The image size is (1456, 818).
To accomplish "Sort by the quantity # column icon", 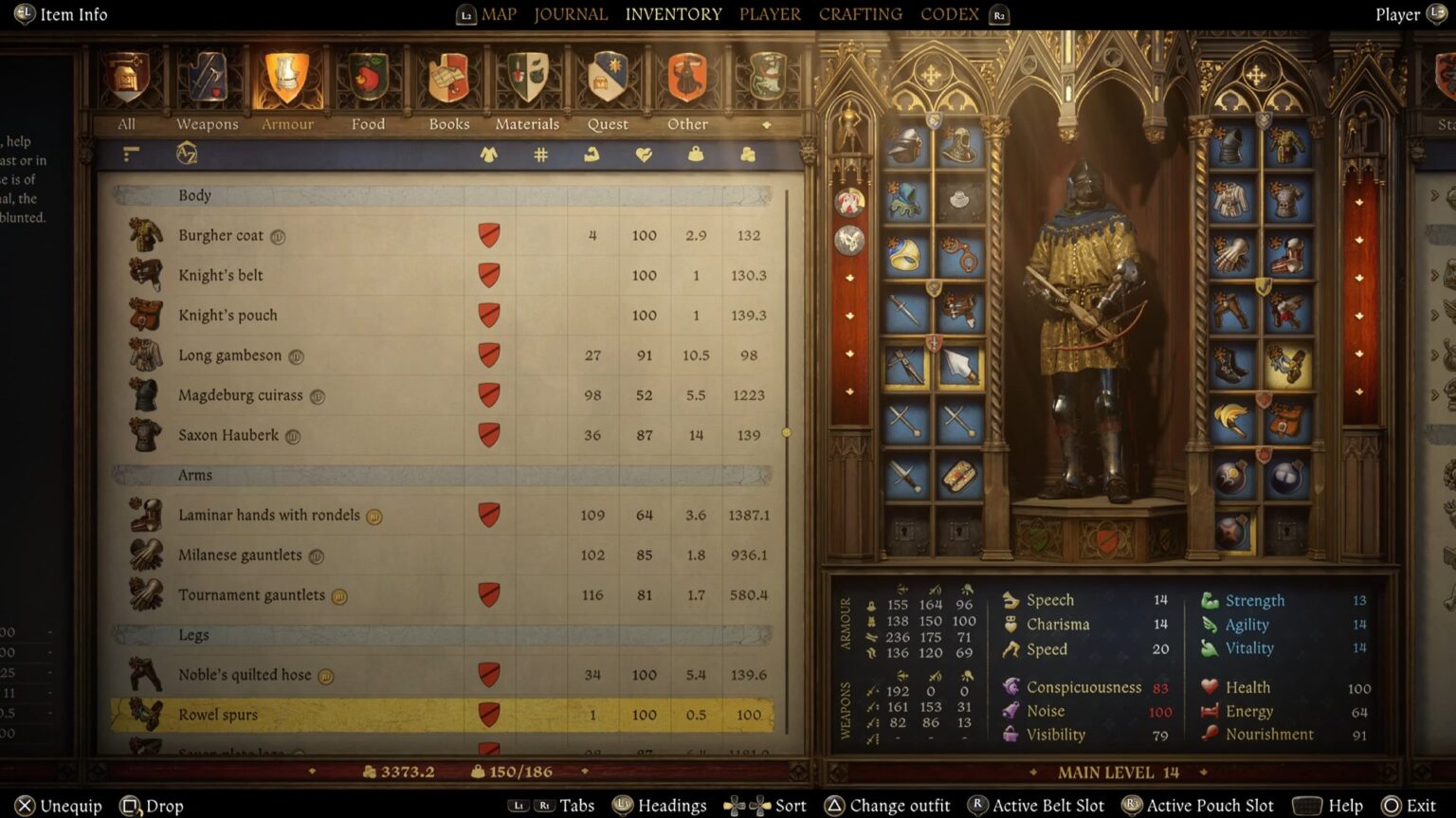I will 540,155.
